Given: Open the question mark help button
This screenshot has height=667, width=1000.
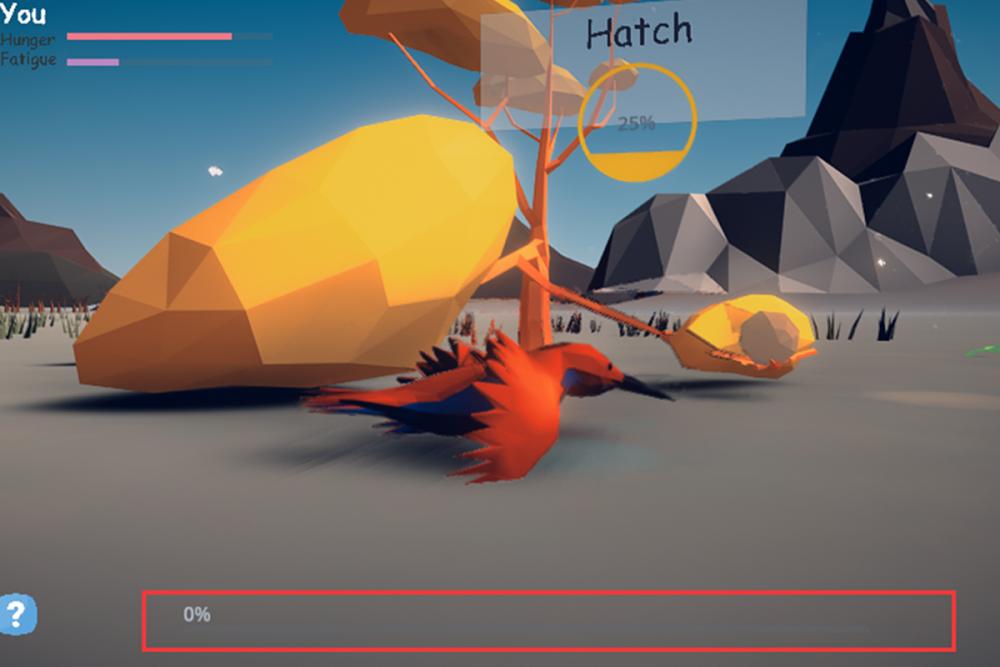Looking at the screenshot, I should 19,613.
